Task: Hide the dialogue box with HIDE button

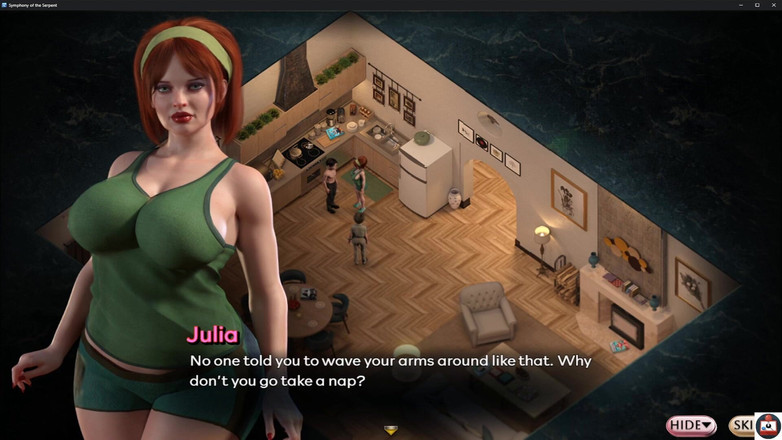Action: click(691, 426)
